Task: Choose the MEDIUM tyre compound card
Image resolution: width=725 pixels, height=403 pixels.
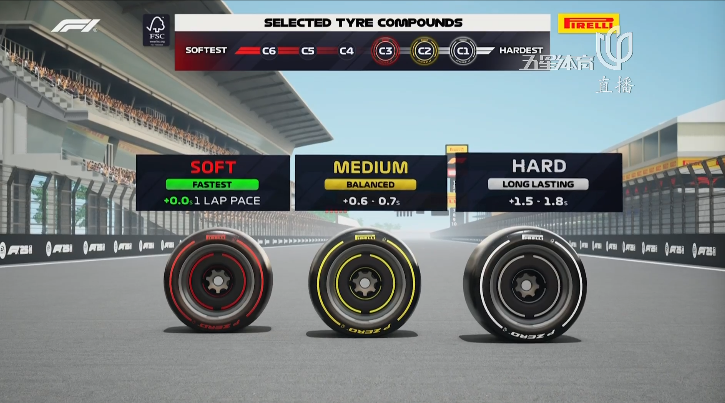Action: point(370,181)
